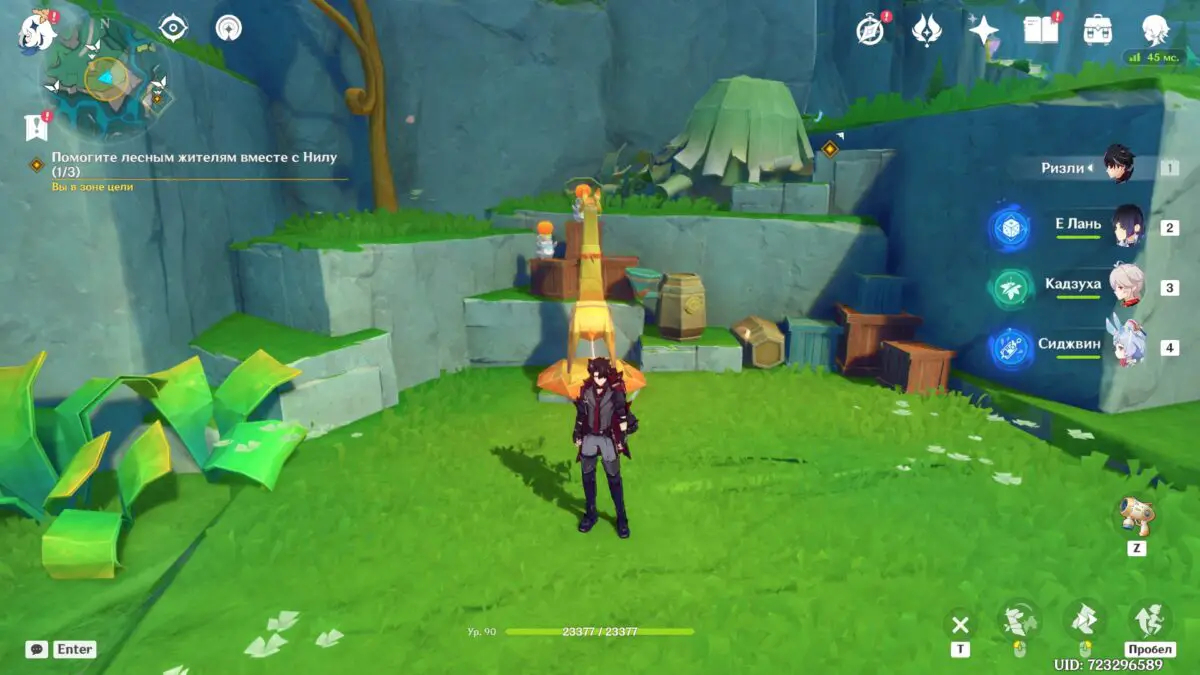Activate the sprint dash icon
Viewport: 1200px width, 675px height.
click(1150, 620)
